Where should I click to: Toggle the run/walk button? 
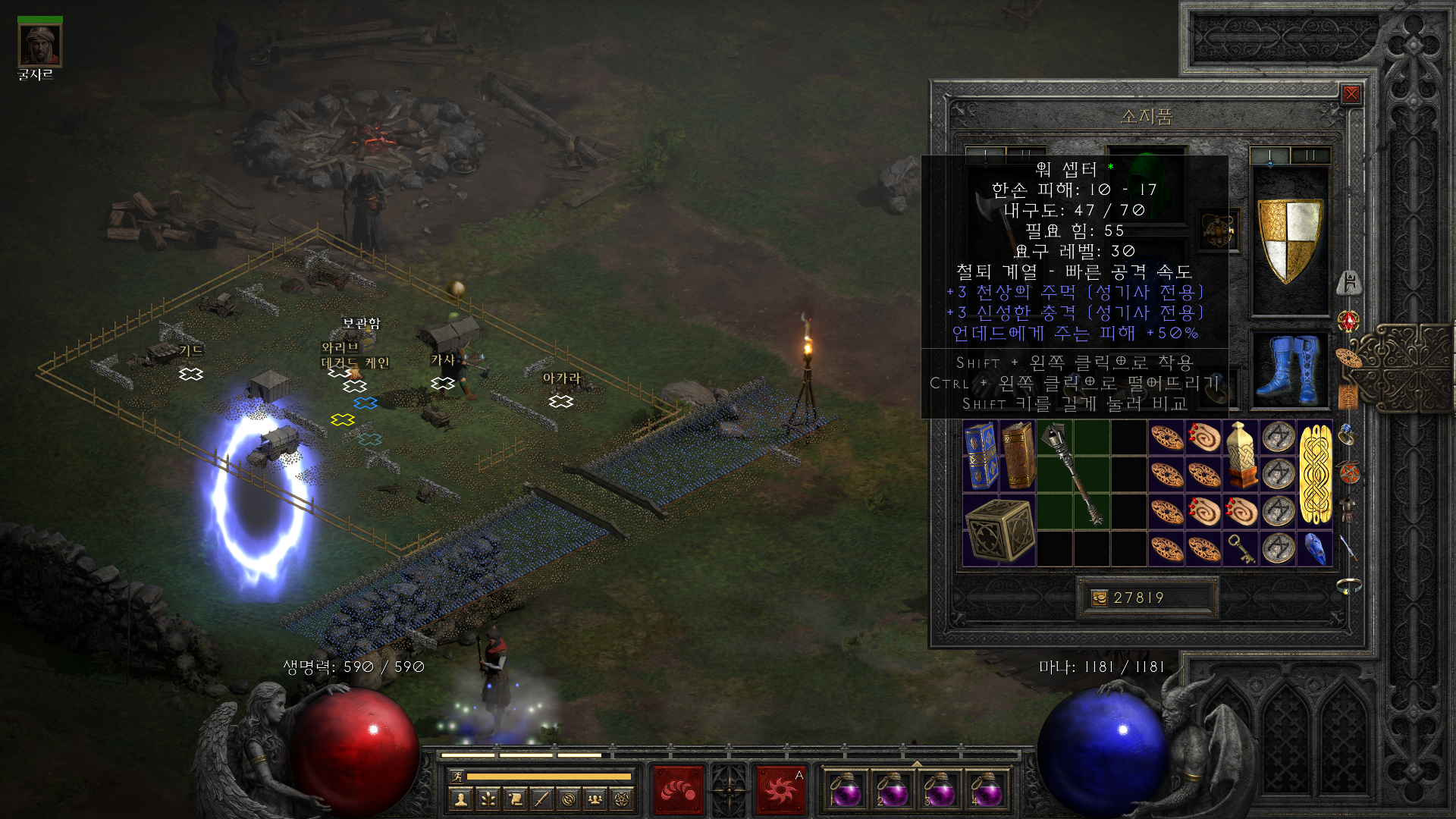tap(457, 776)
